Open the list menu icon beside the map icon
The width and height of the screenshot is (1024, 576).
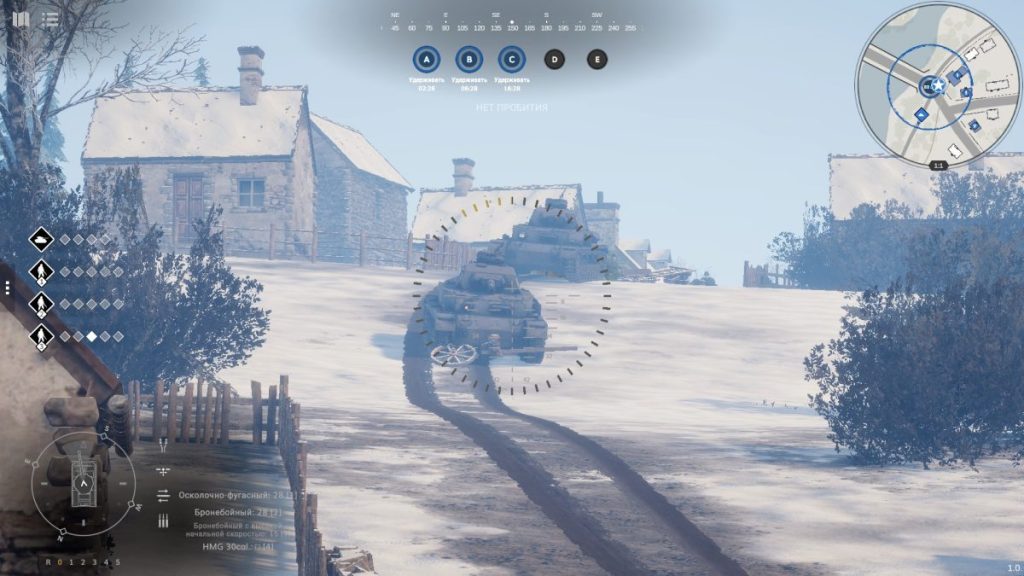[x=50, y=18]
